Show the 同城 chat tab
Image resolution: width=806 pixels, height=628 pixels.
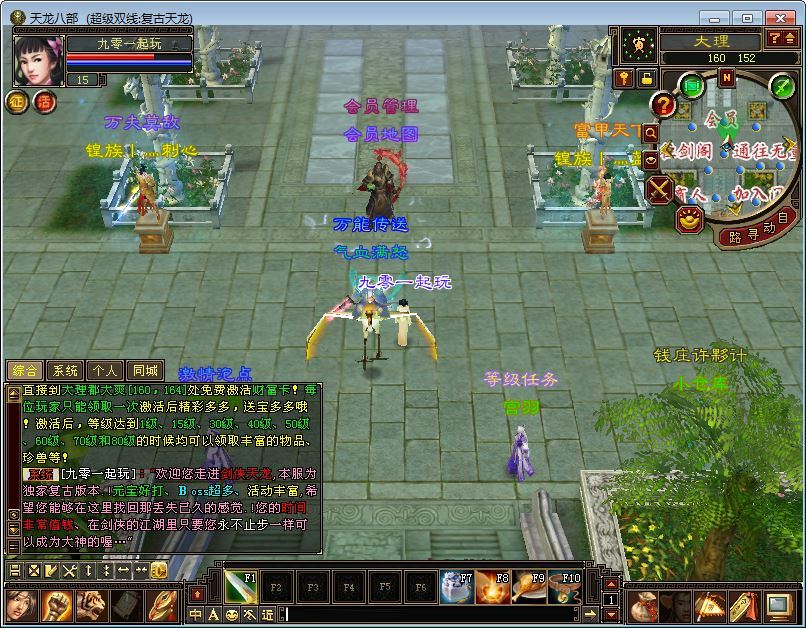click(145, 371)
